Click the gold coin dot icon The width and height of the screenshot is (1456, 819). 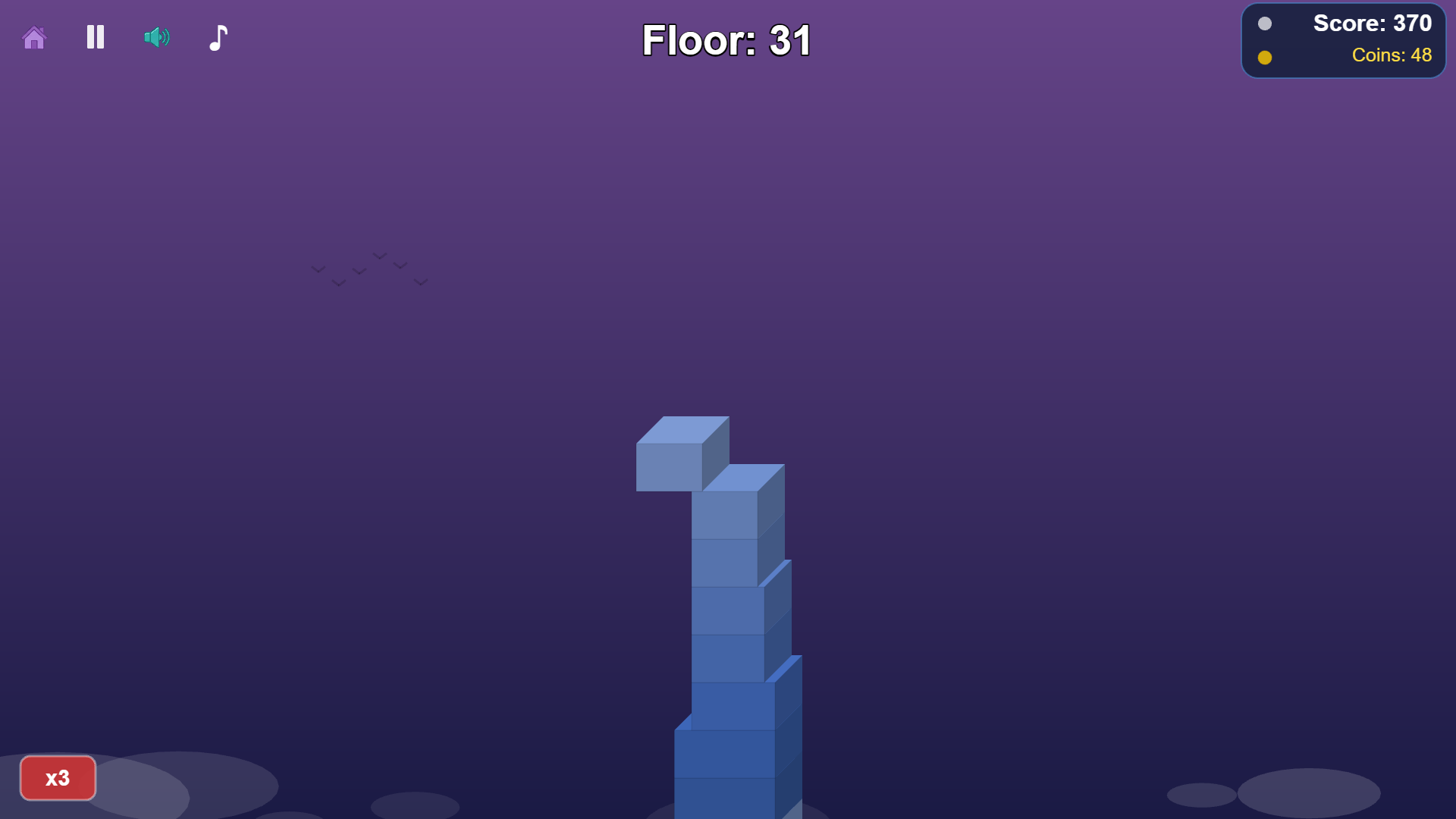point(1264,56)
